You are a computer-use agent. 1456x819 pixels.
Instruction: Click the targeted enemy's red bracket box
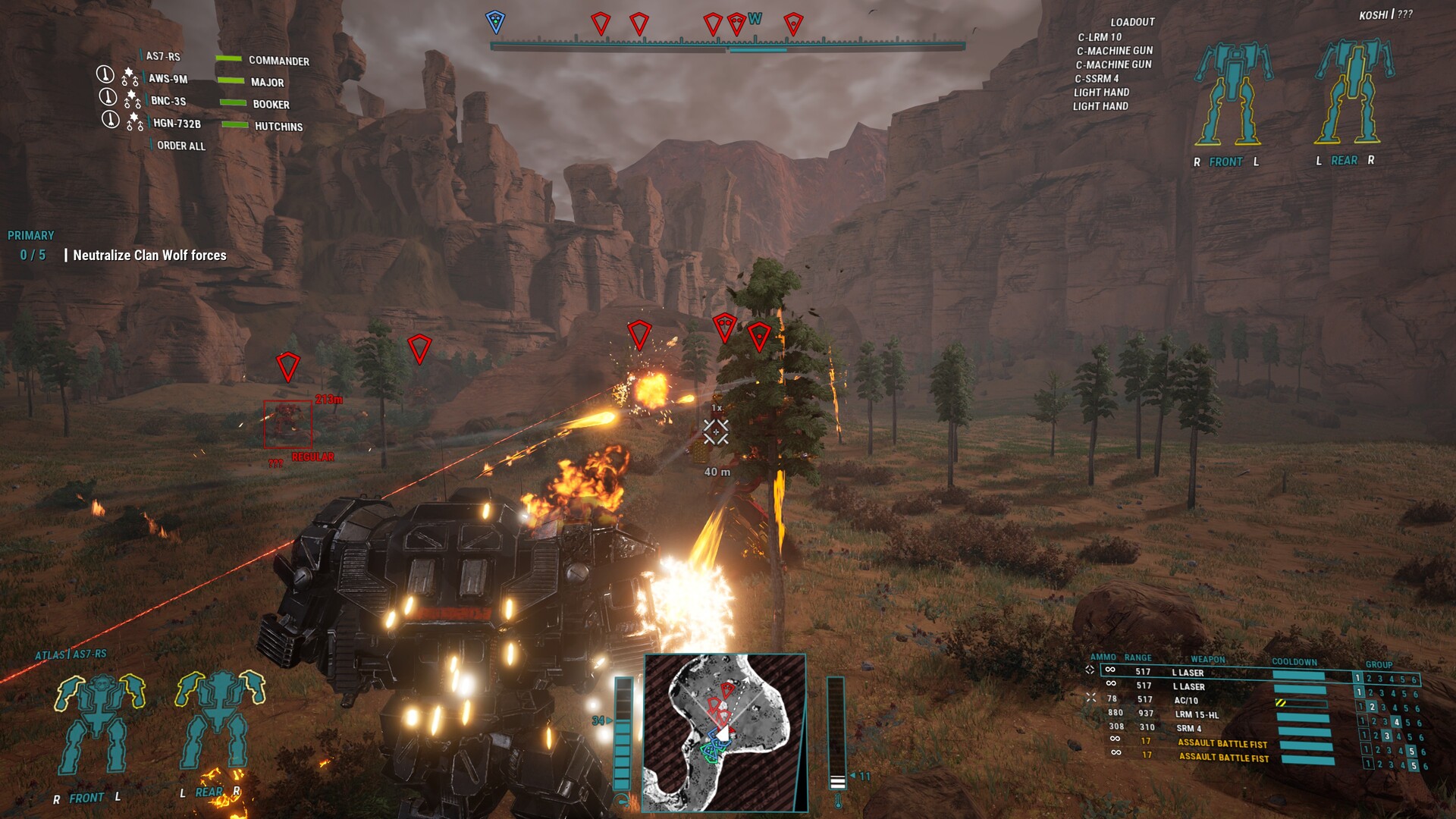point(287,425)
